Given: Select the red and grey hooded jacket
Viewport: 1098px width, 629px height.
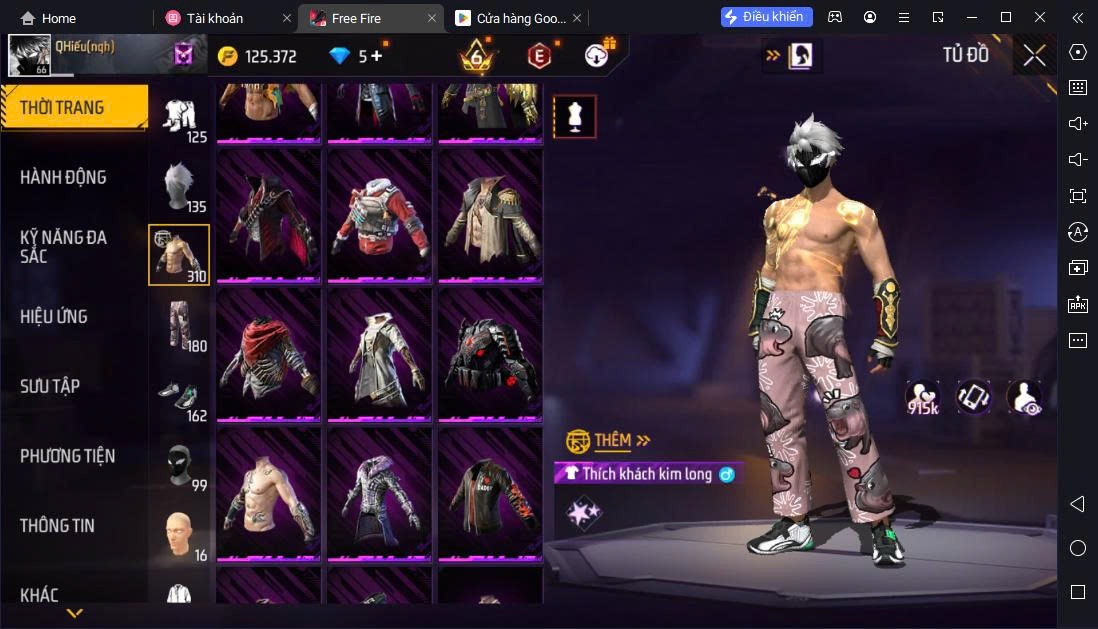Looking at the screenshot, I should (x=379, y=215).
